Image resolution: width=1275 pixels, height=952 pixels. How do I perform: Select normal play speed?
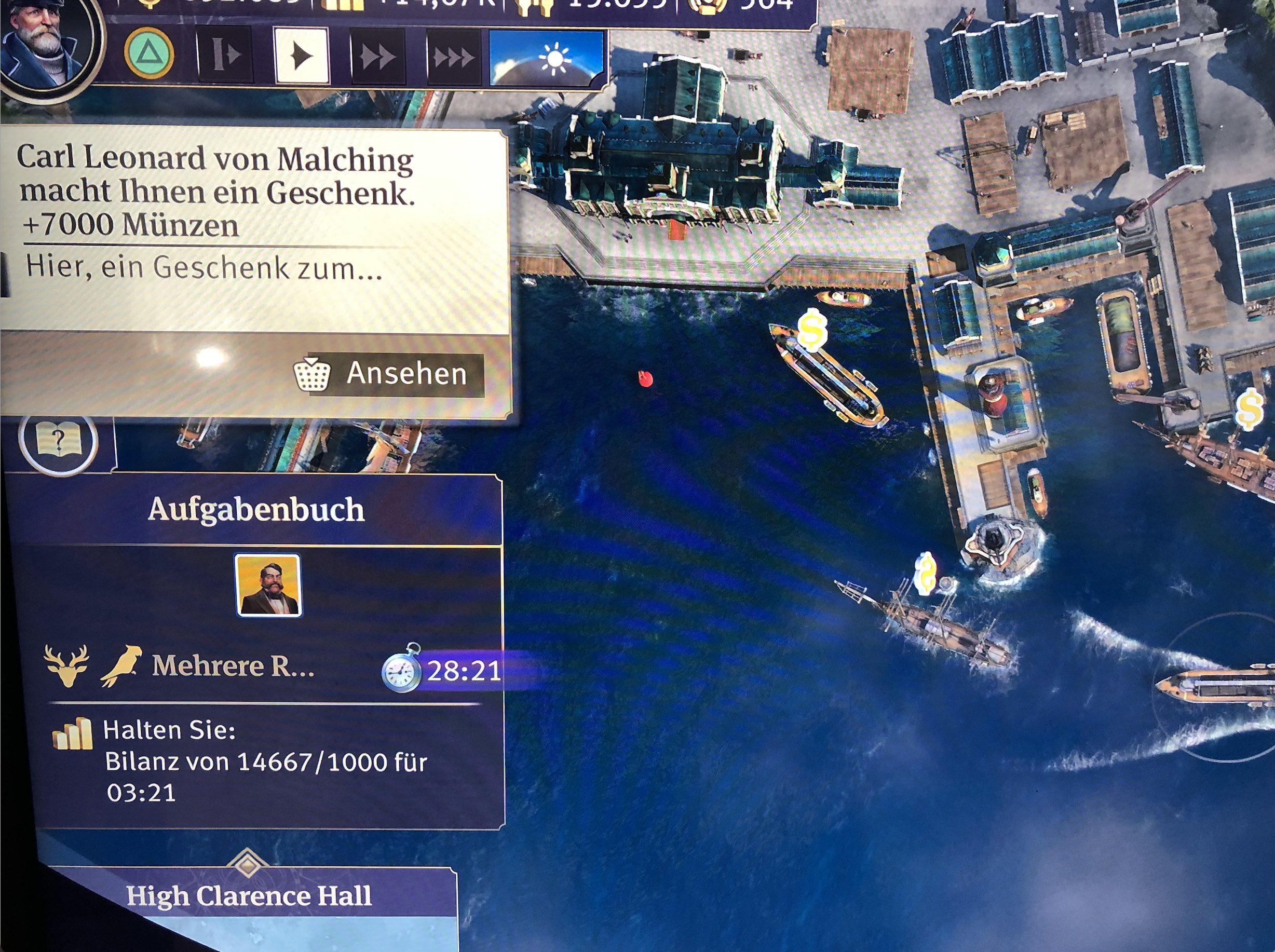pyautogui.click(x=302, y=56)
